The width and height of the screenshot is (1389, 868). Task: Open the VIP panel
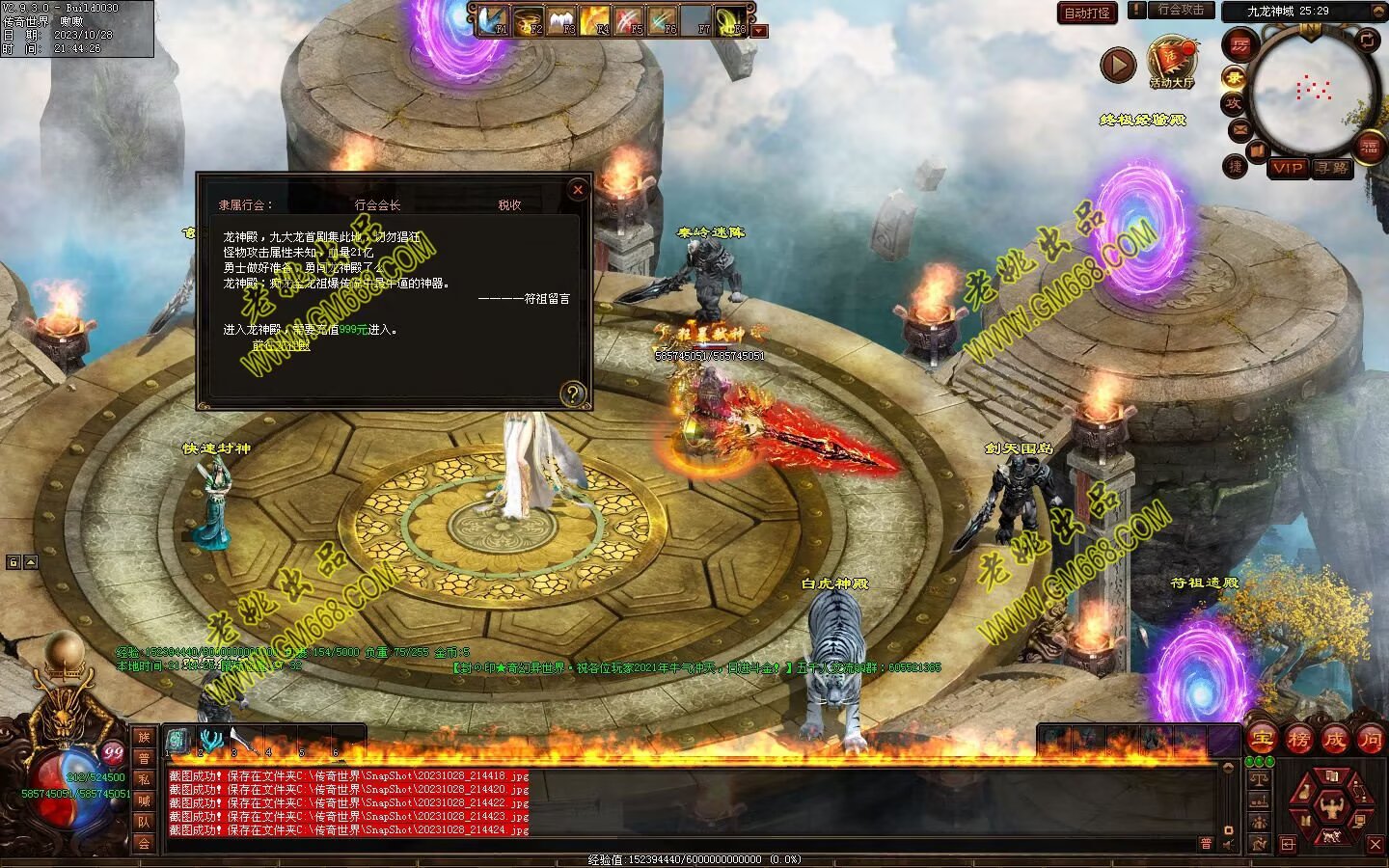click(1288, 168)
